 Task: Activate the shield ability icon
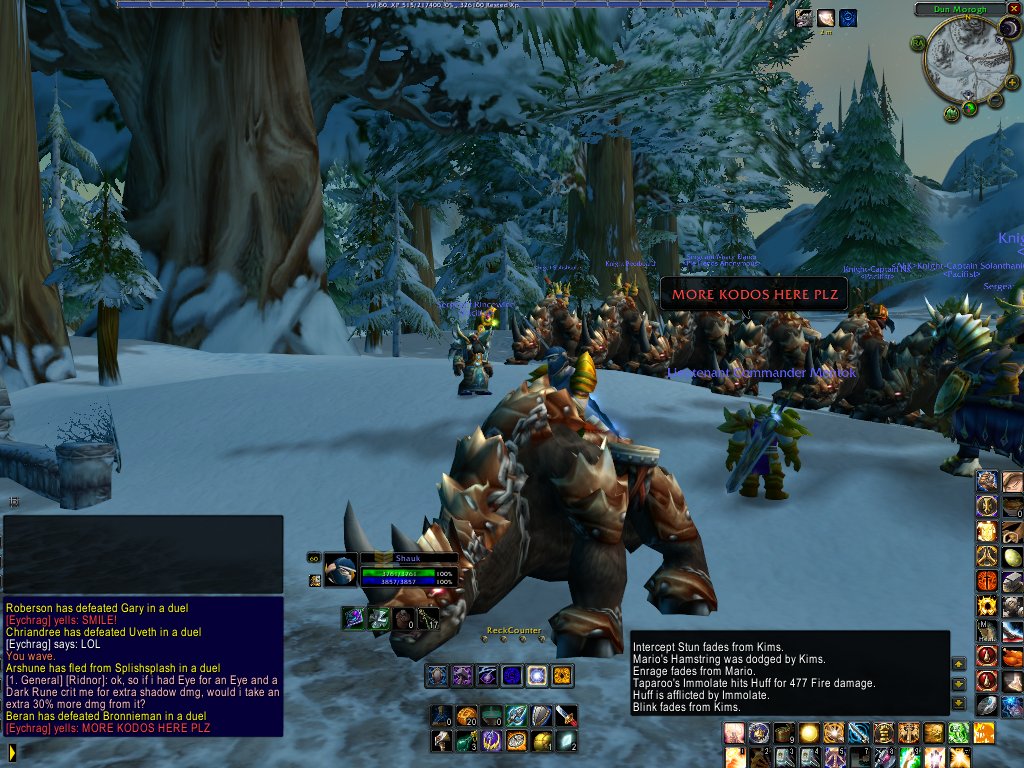coord(540,715)
